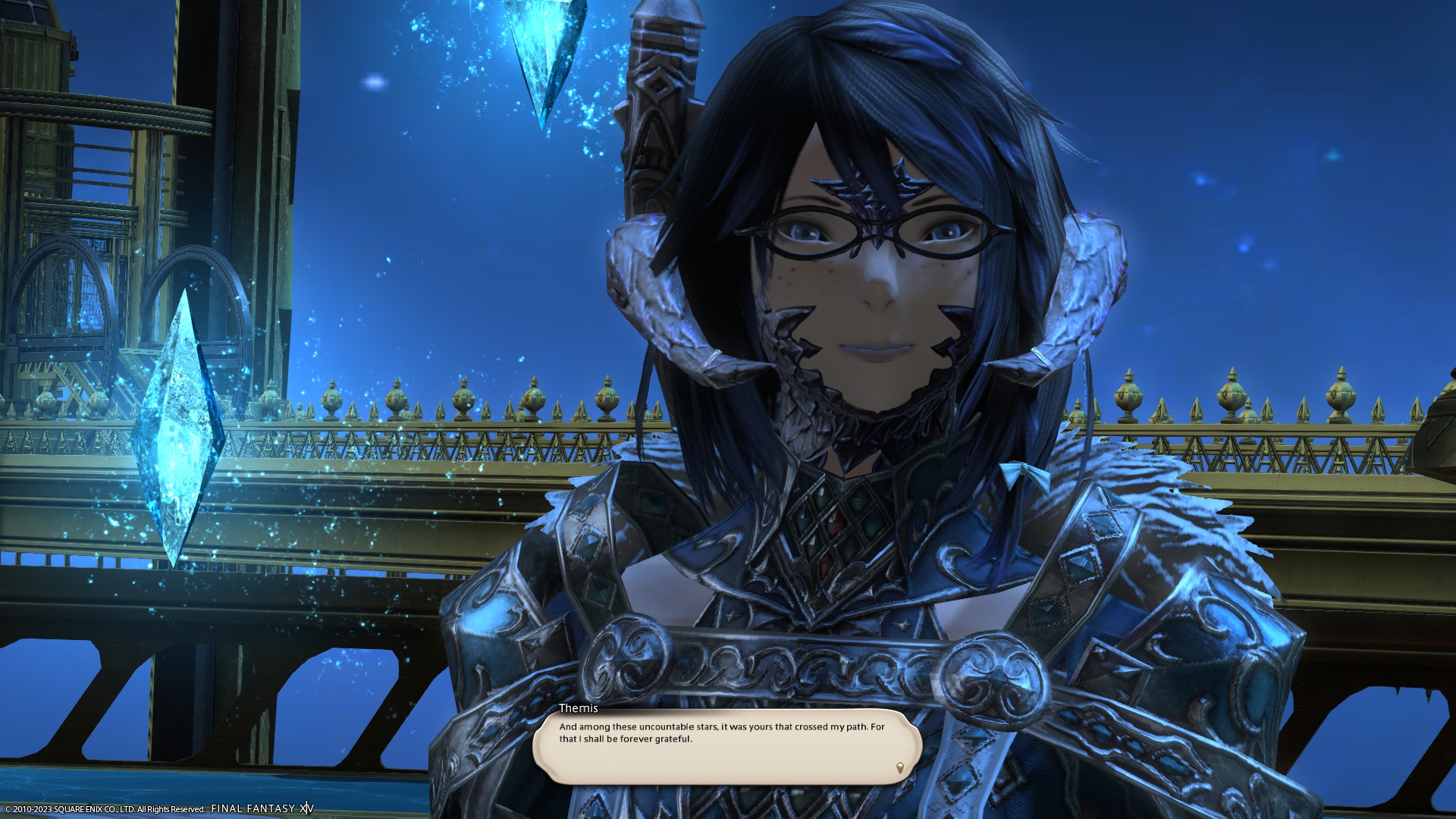Advance Themis's dialogue text box

[726, 746]
